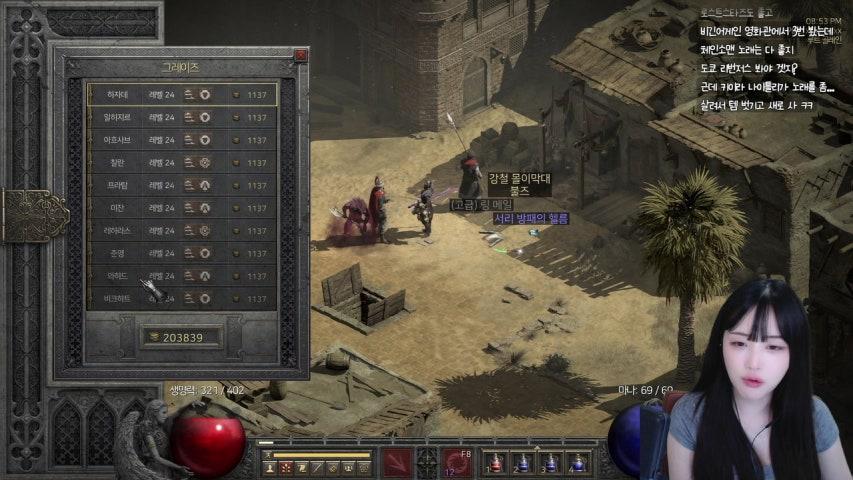The height and width of the screenshot is (480, 853).
Task: Pick up the 서리 방패의 헬름 item label
Action: [530, 219]
